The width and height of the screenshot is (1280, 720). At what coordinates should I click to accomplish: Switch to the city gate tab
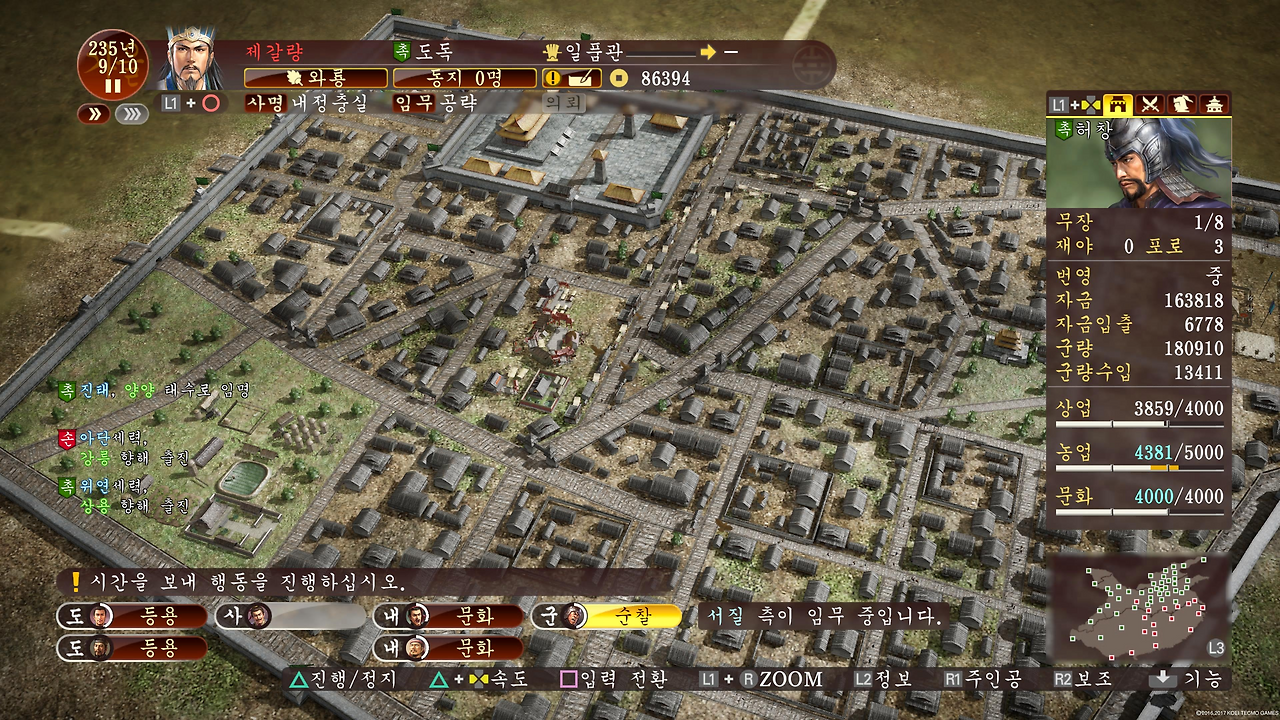click(x=1117, y=104)
